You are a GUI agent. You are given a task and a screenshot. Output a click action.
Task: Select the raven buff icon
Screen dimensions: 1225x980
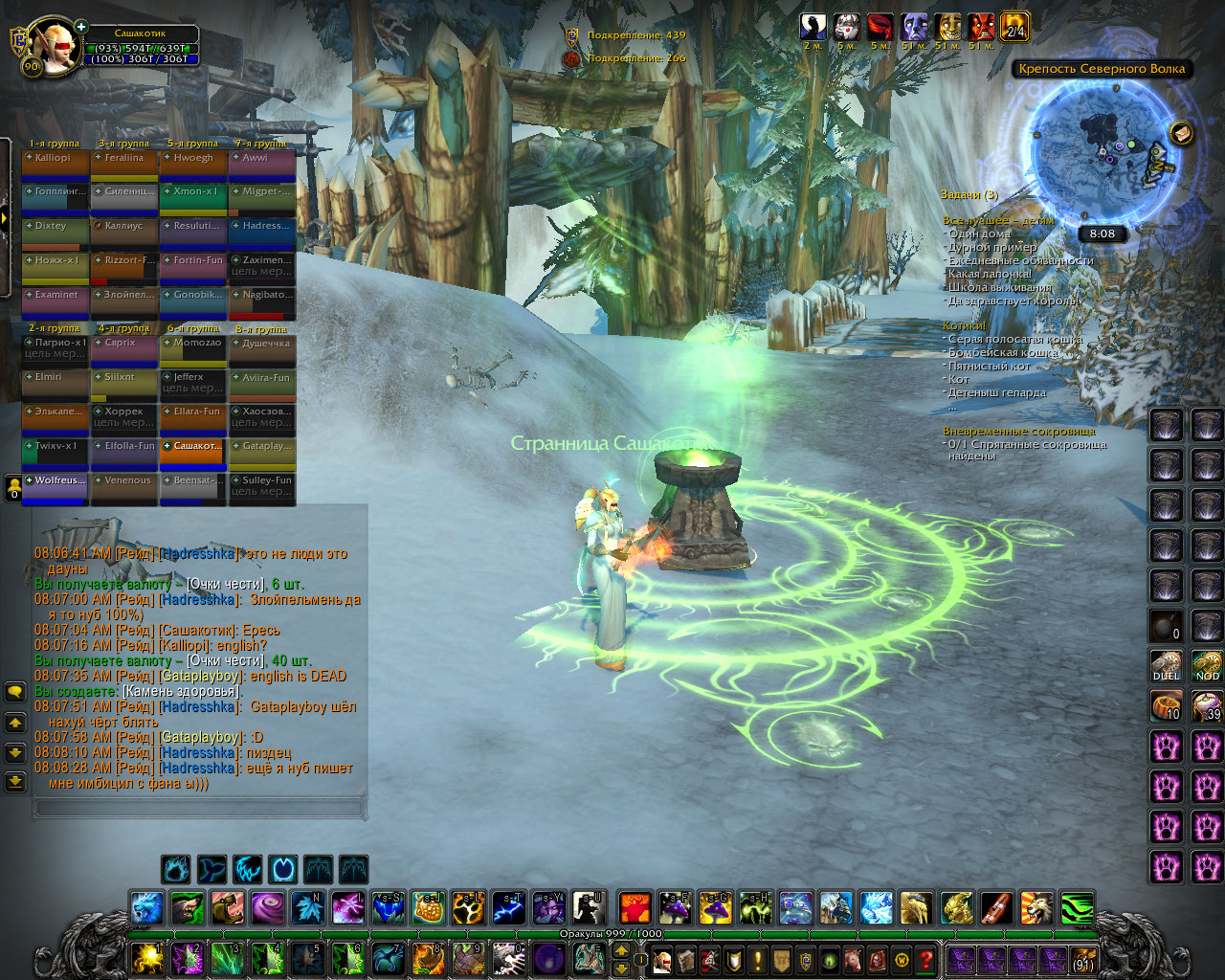pos(813,27)
